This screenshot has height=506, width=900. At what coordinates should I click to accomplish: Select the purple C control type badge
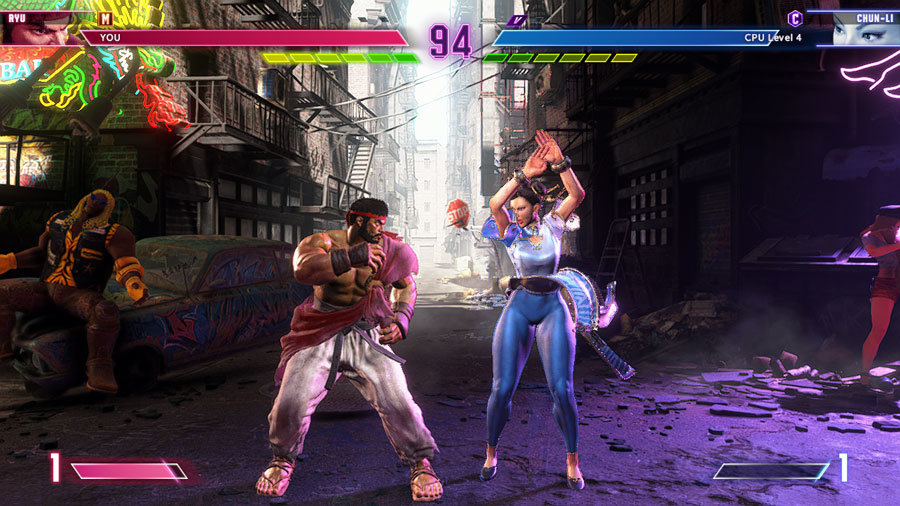tap(795, 18)
